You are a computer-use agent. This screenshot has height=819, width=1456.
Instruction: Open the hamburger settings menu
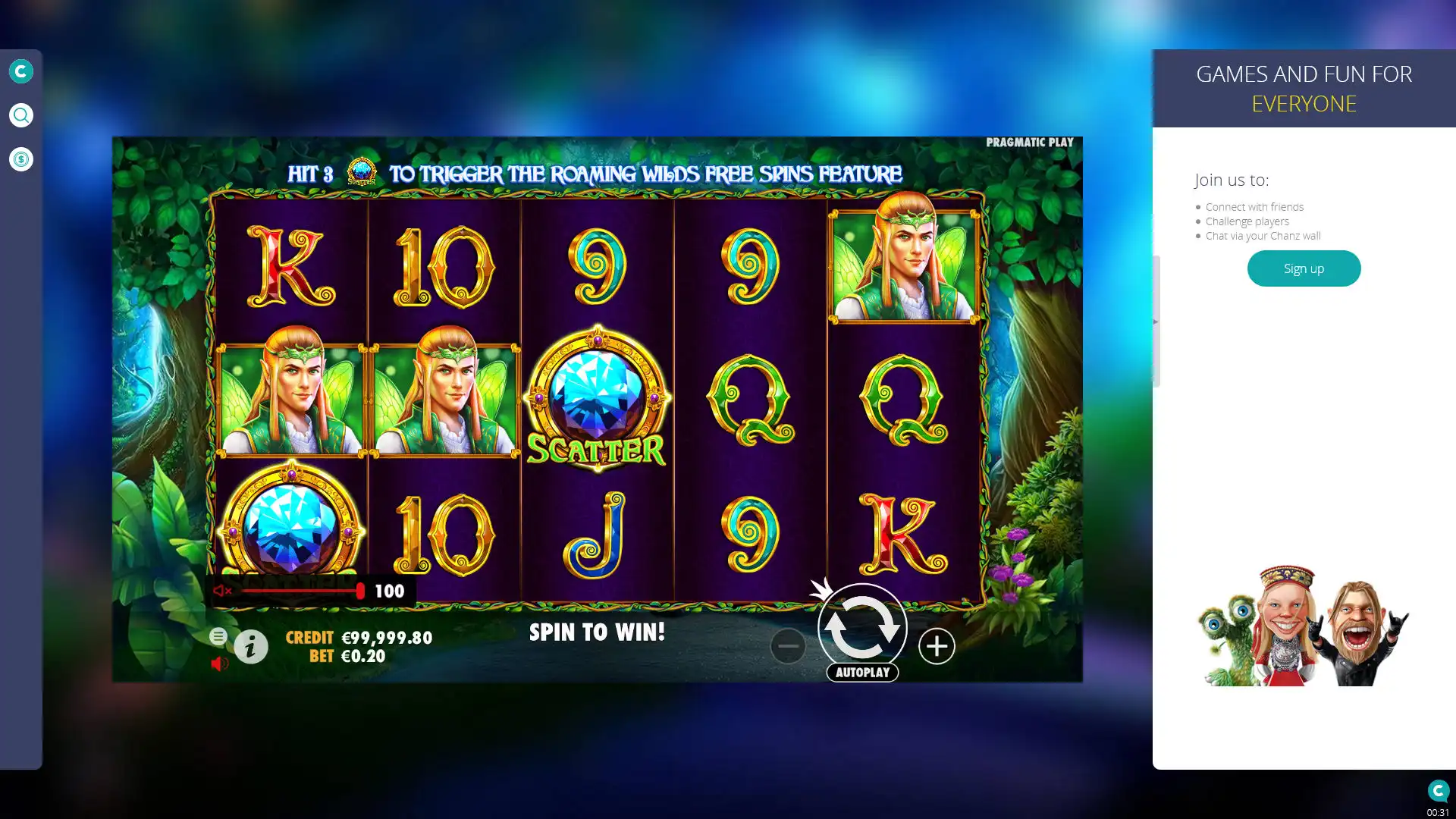click(218, 636)
